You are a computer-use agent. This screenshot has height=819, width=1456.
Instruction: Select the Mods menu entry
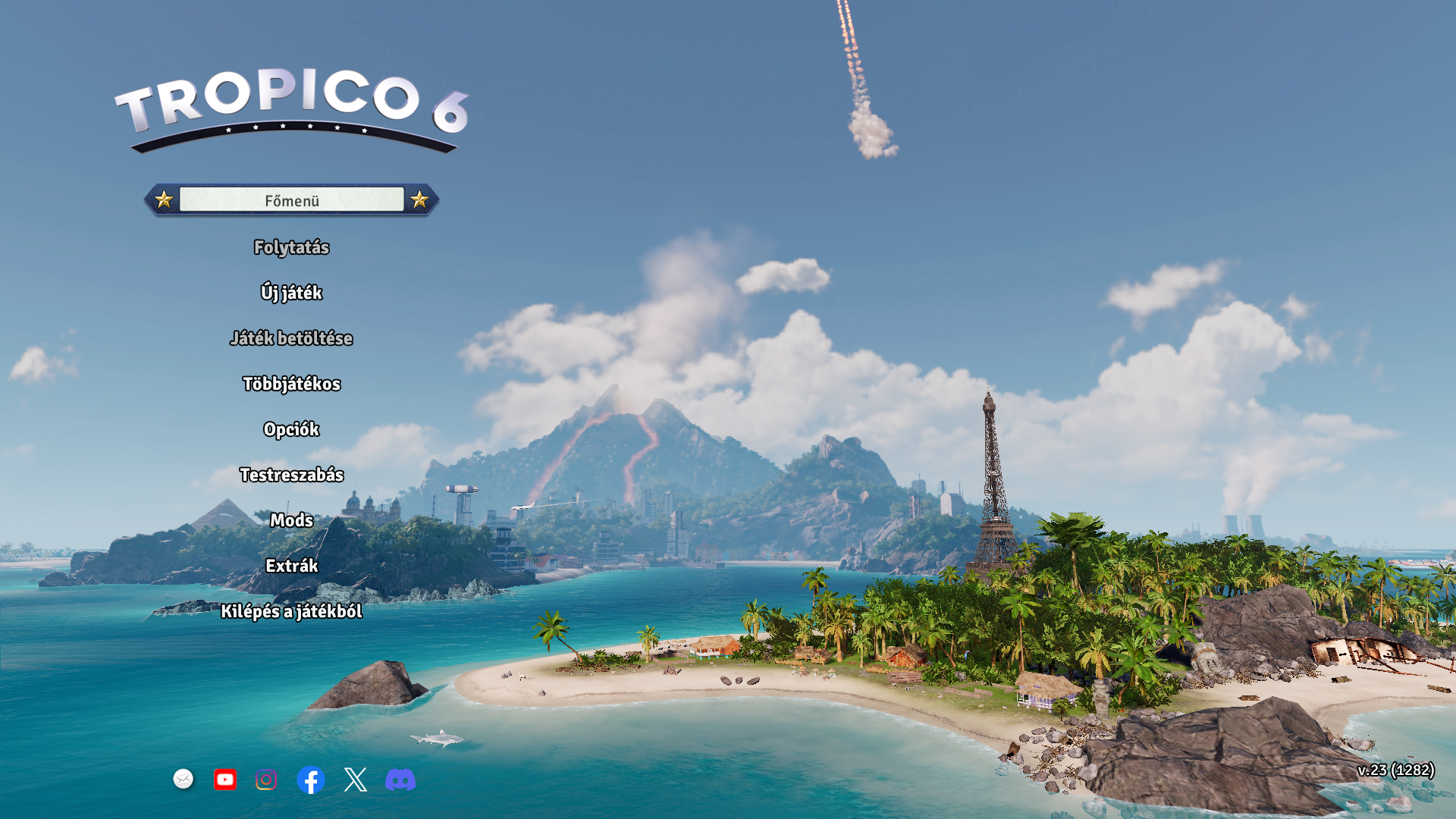291,520
